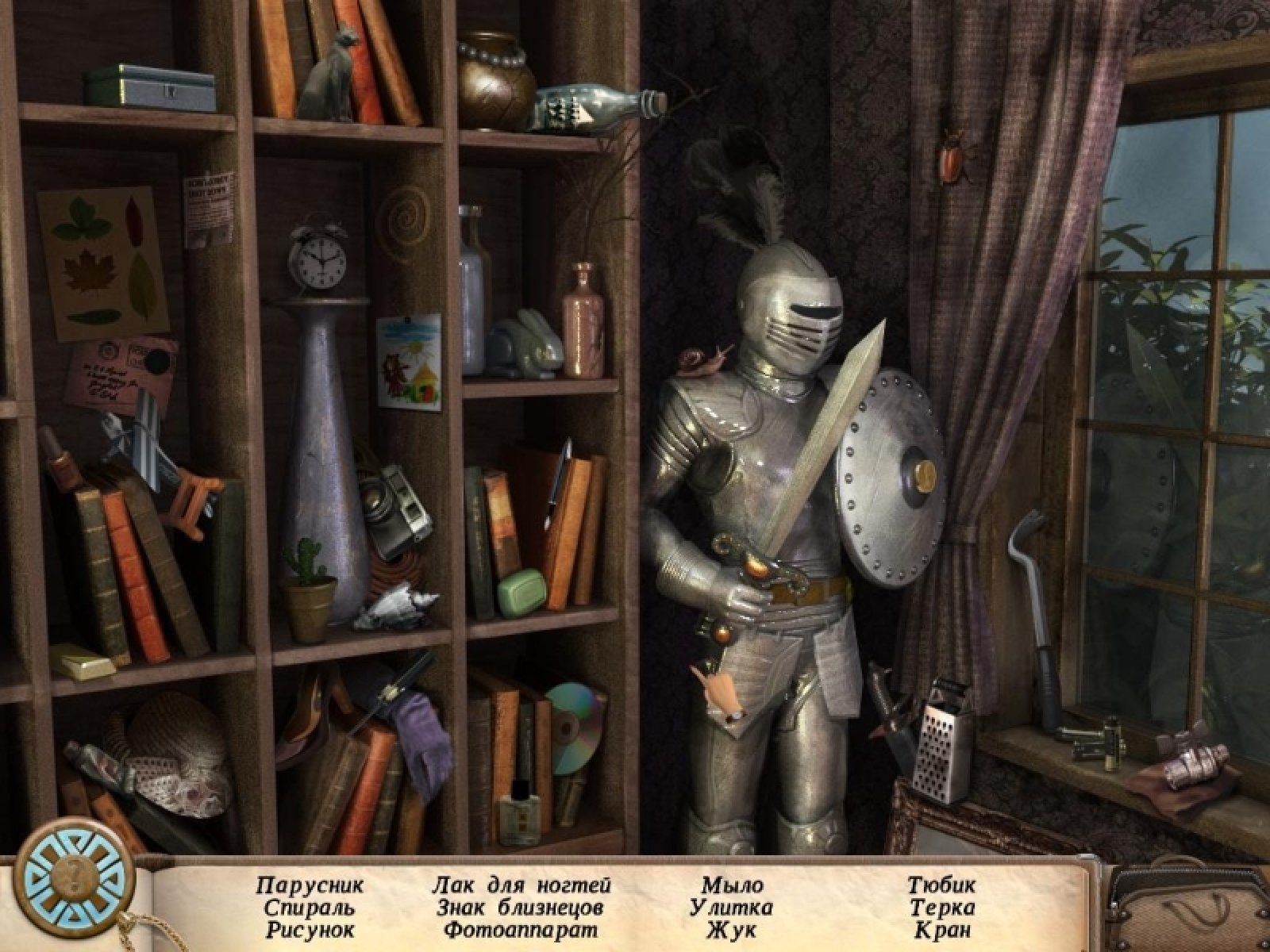
Task: Click the Улитка word in the list
Action: click(732, 907)
